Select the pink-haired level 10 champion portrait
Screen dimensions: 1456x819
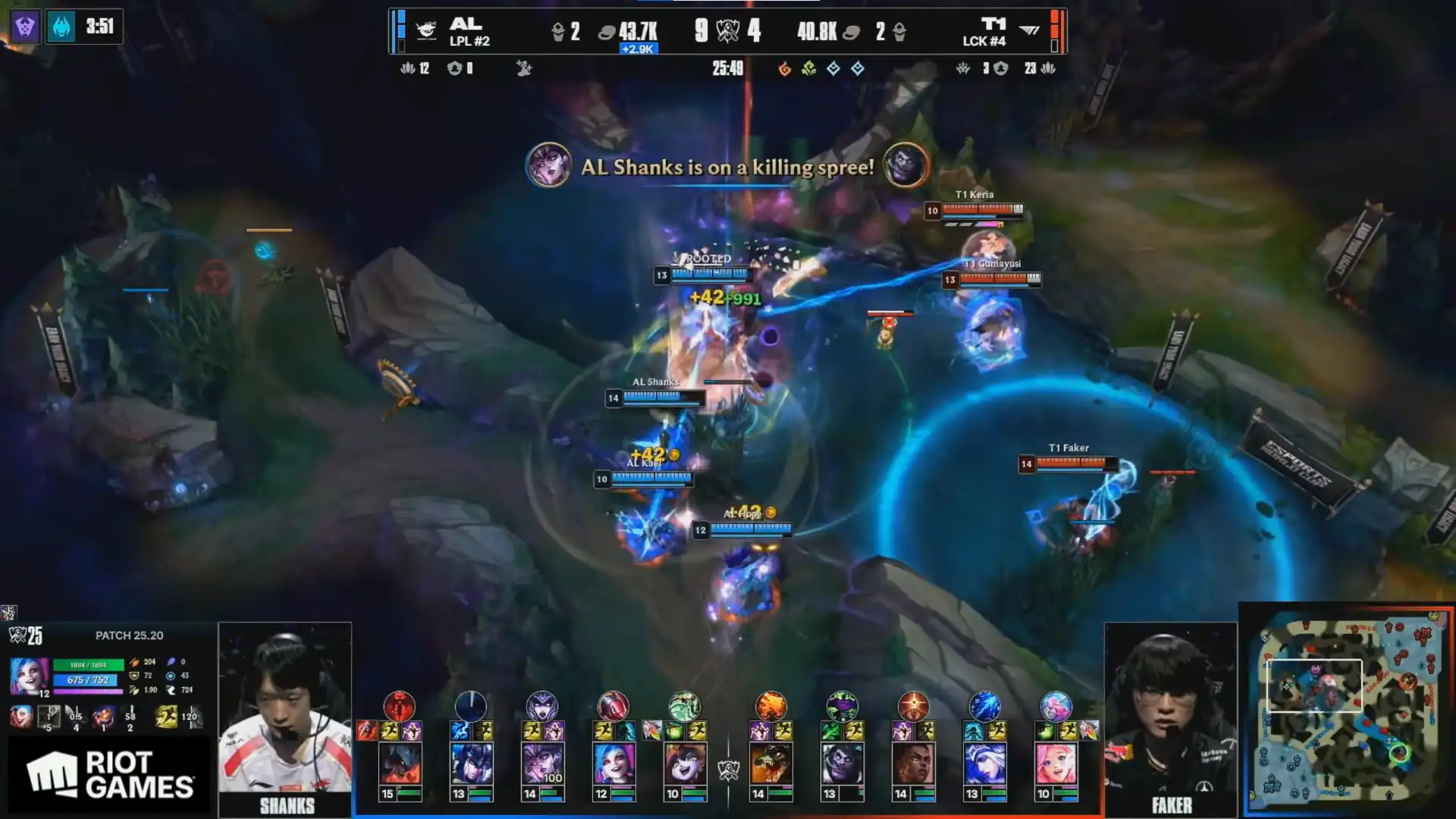[x=1056, y=764]
